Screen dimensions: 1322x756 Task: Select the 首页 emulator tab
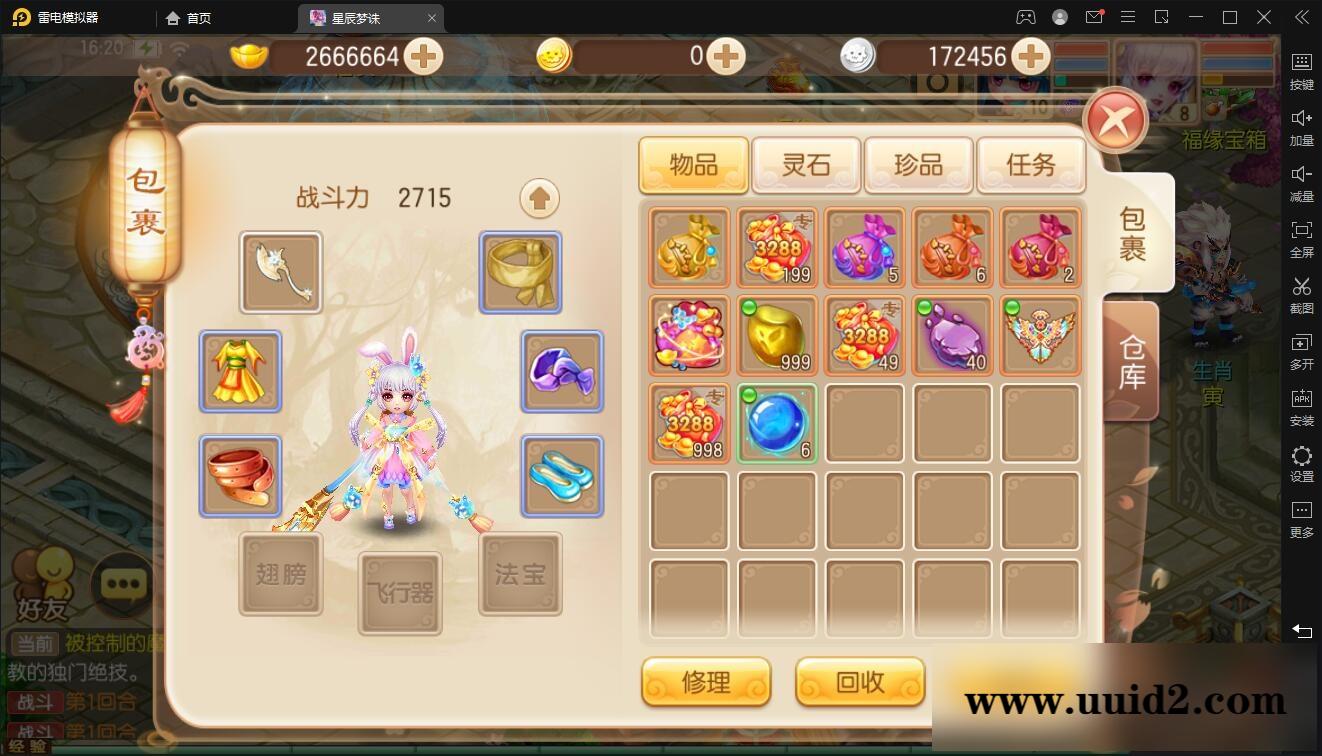coord(191,17)
